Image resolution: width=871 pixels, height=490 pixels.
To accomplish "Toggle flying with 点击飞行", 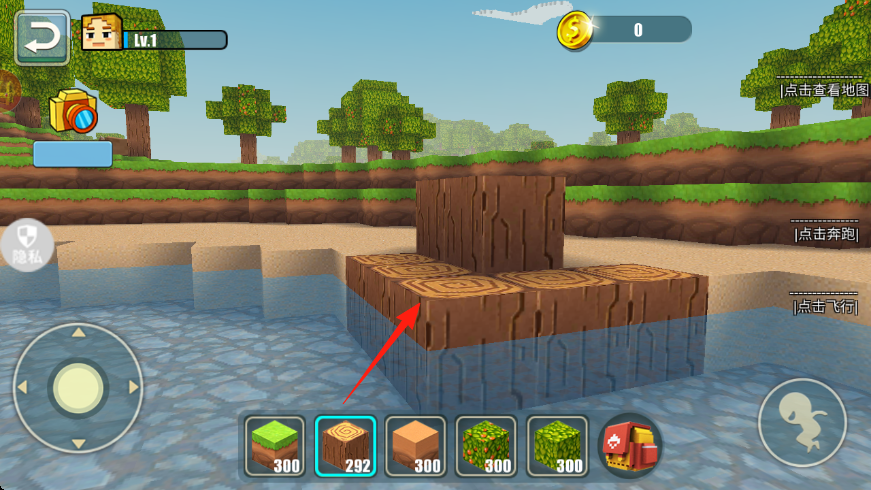I will click(826, 307).
